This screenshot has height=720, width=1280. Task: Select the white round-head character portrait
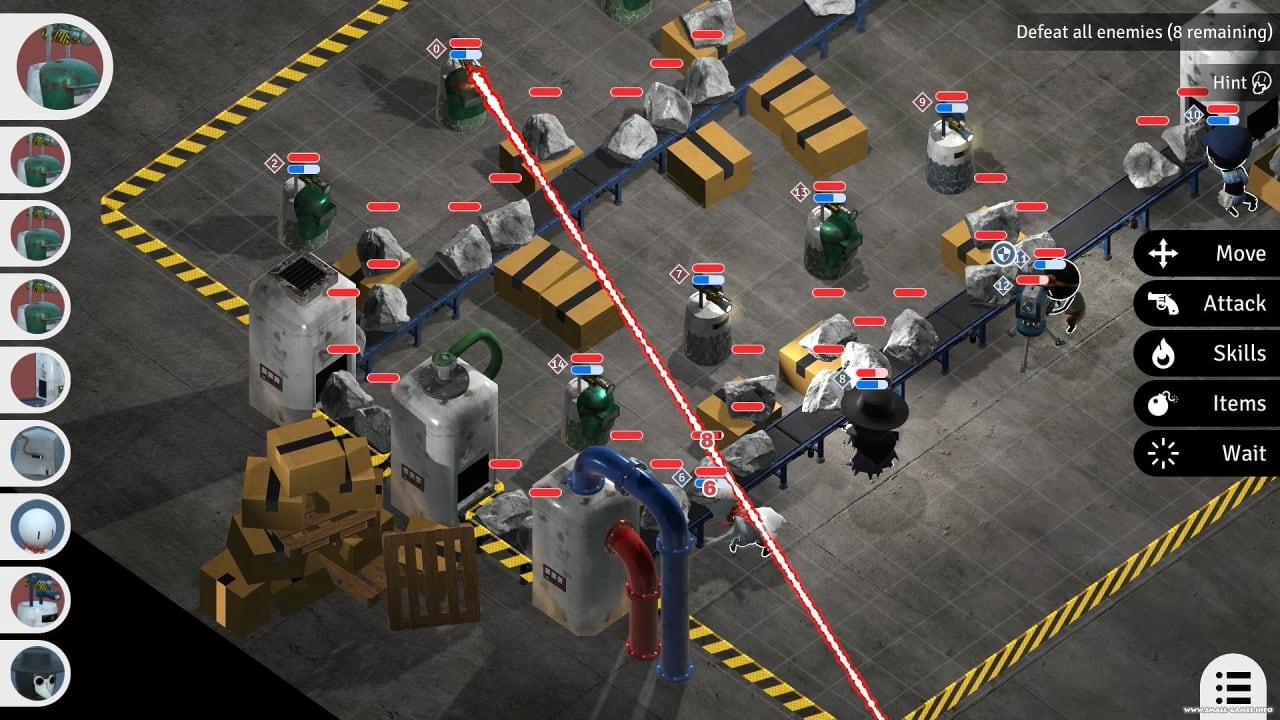pos(40,526)
